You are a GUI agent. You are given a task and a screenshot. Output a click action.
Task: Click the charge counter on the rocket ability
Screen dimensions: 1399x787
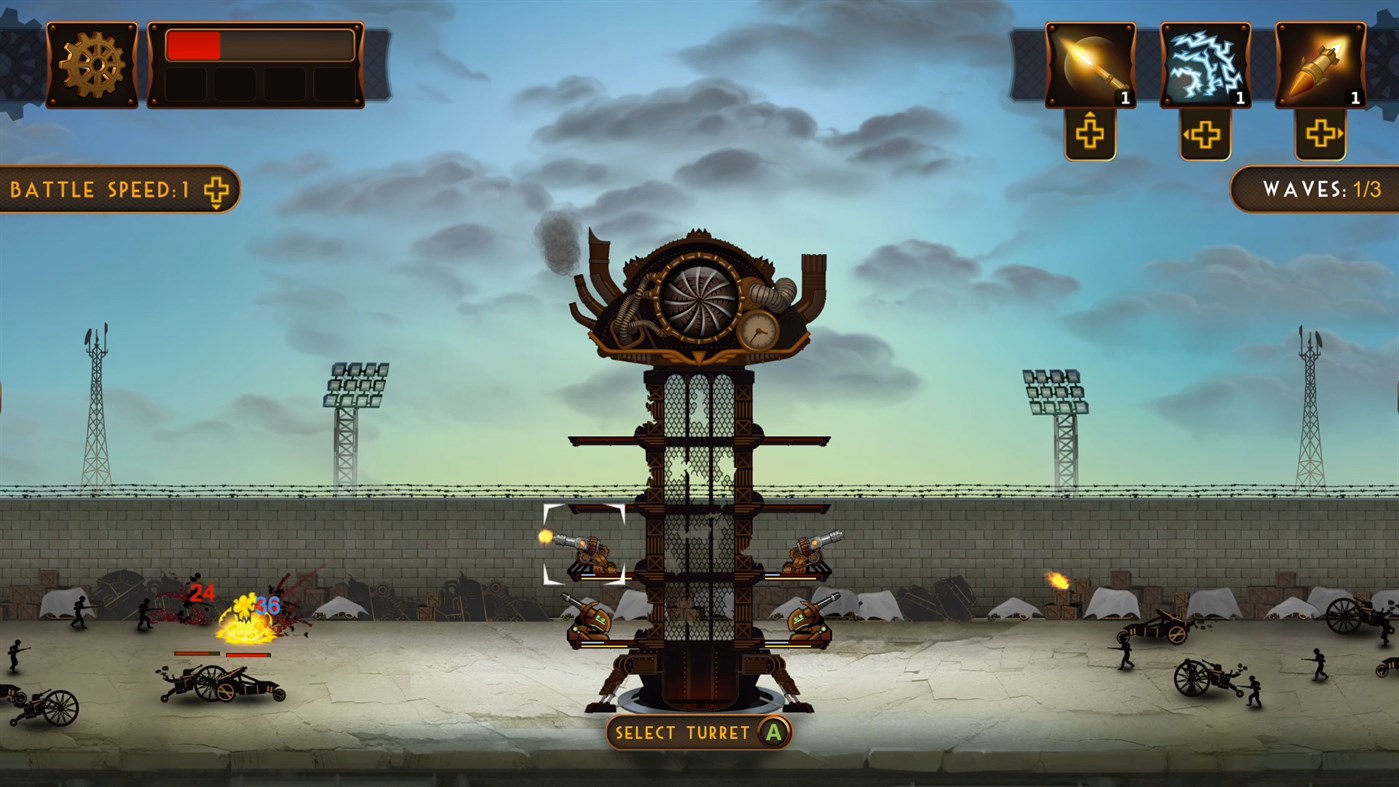(1355, 98)
